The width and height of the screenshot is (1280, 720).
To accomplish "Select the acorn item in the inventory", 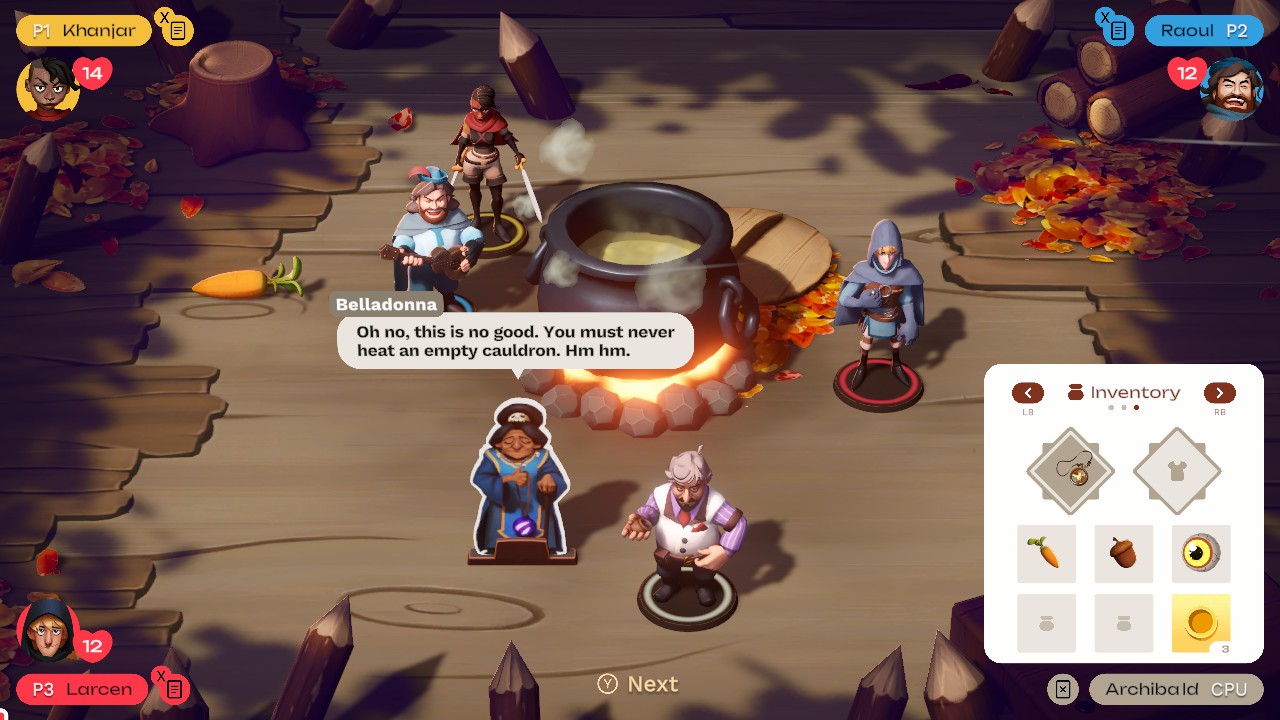I will pos(1123,553).
